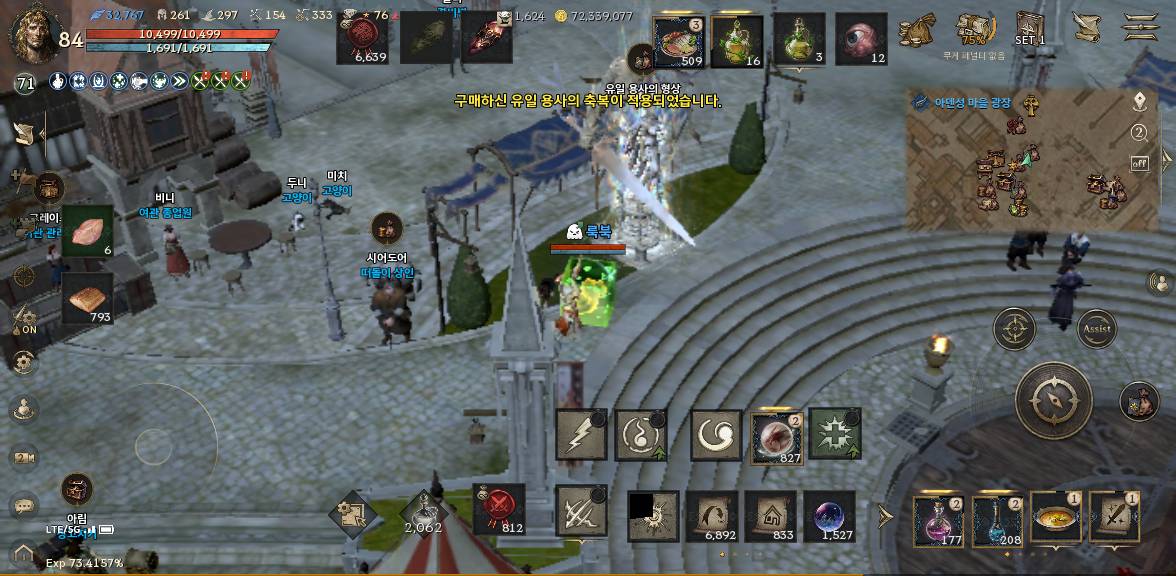Open the chat speech bubble icon
This screenshot has height=576, width=1176.
(24, 506)
